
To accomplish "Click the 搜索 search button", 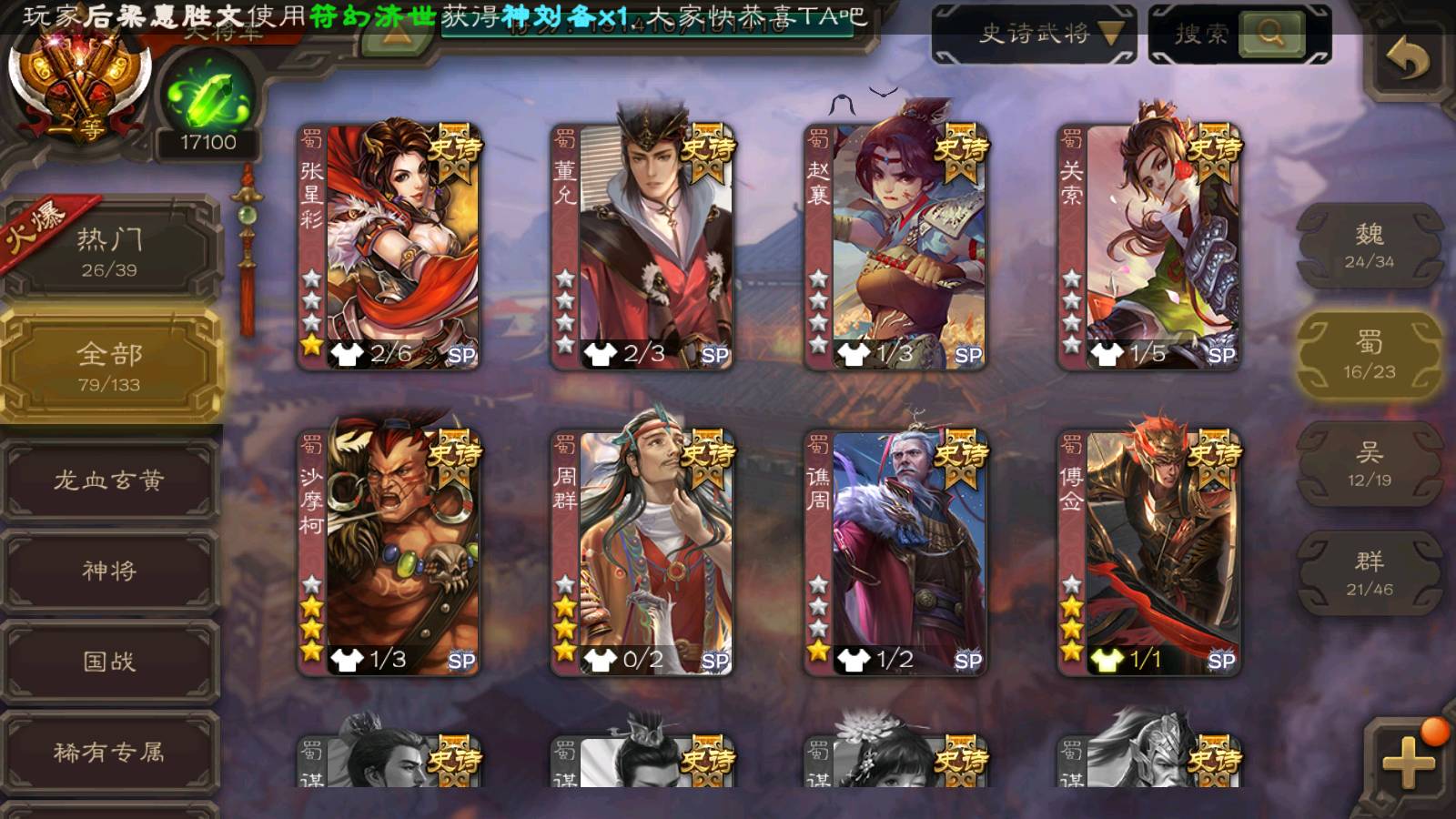I will tap(1271, 35).
